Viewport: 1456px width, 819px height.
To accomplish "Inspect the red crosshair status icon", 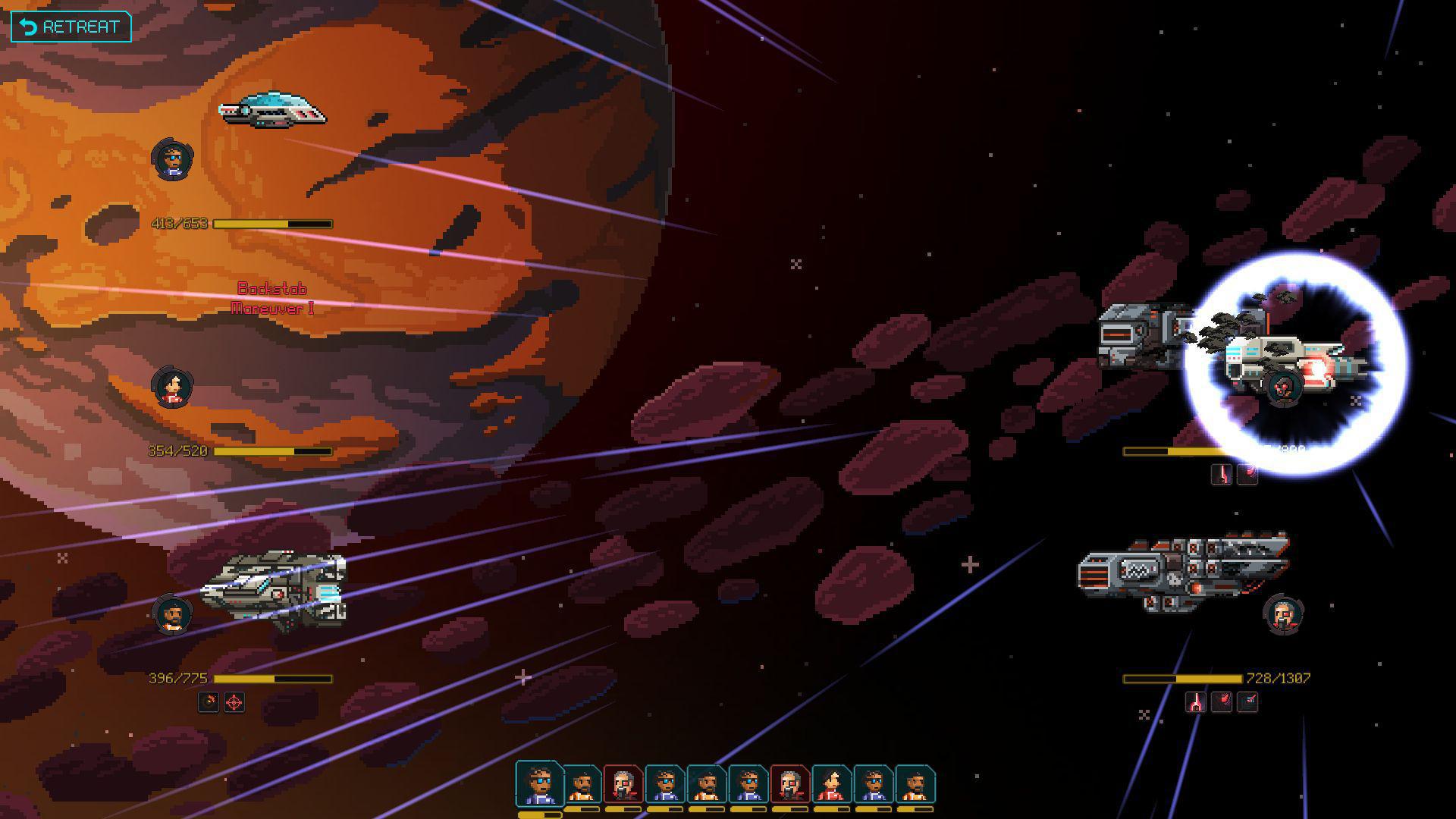I will click(234, 702).
